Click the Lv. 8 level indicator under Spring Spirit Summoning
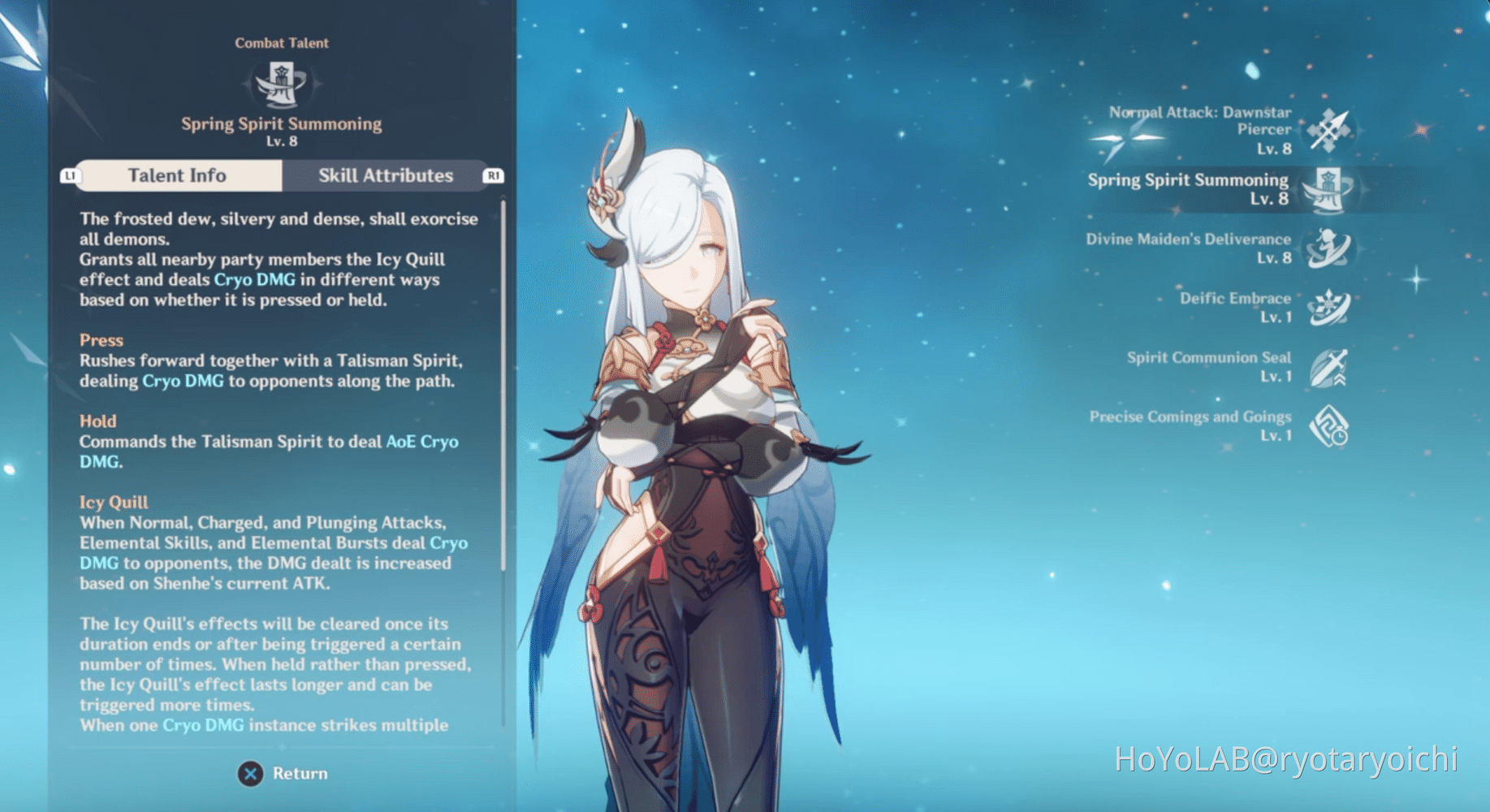Screen dimensions: 1490x812 click(282, 140)
